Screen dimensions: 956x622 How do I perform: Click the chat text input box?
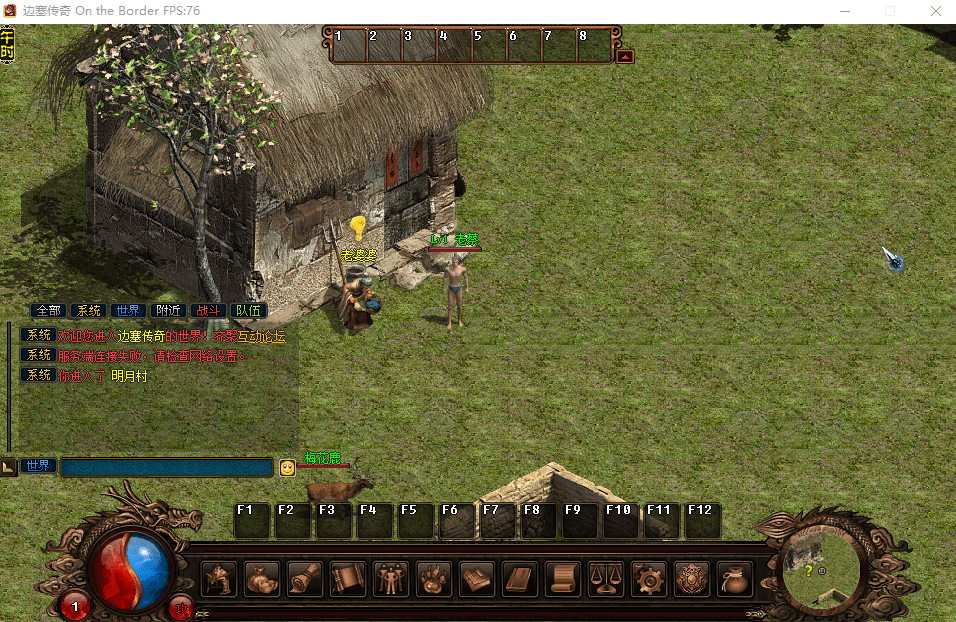[x=166, y=467]
